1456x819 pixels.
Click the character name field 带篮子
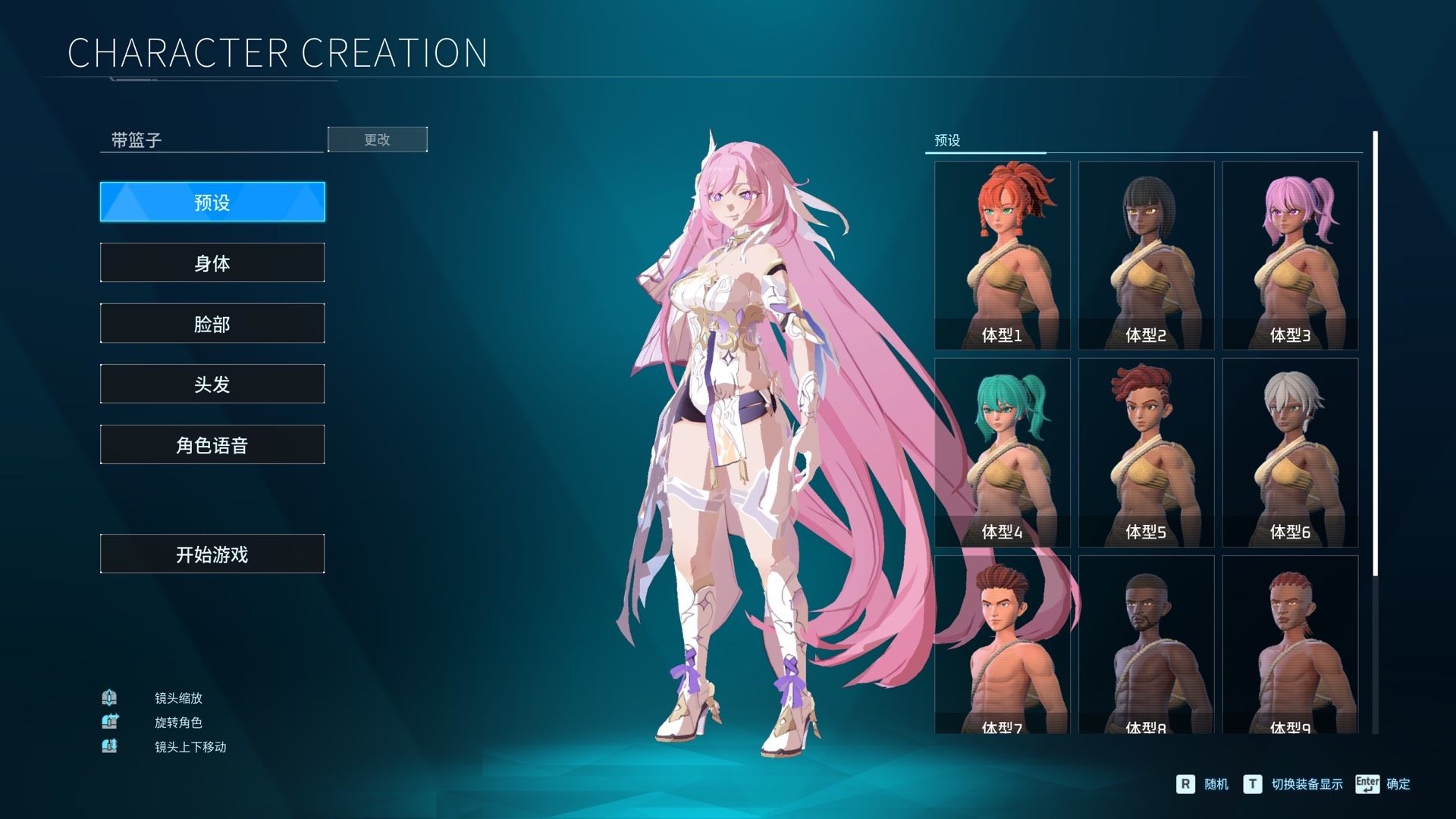212,140
